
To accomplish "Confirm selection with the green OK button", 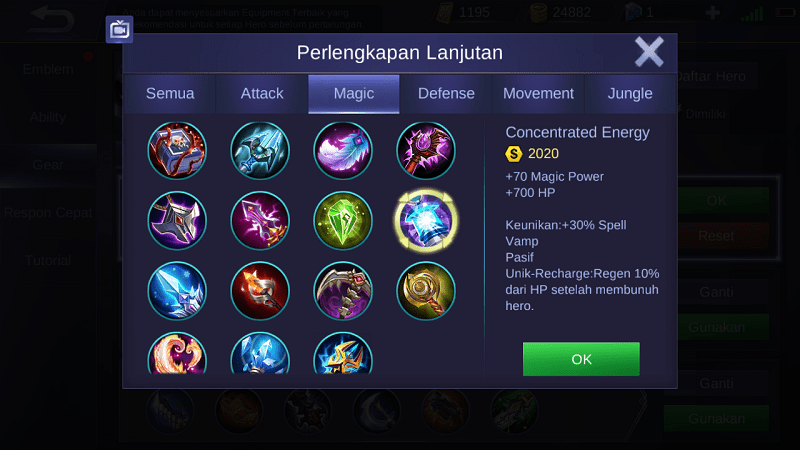I will coord(580,359).
